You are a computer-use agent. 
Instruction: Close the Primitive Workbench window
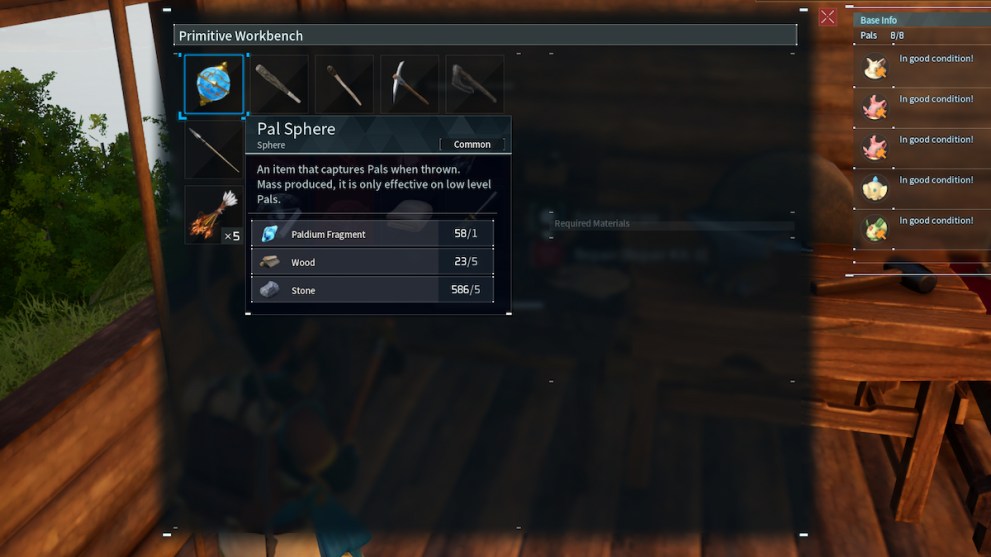(x=827, y=17)
